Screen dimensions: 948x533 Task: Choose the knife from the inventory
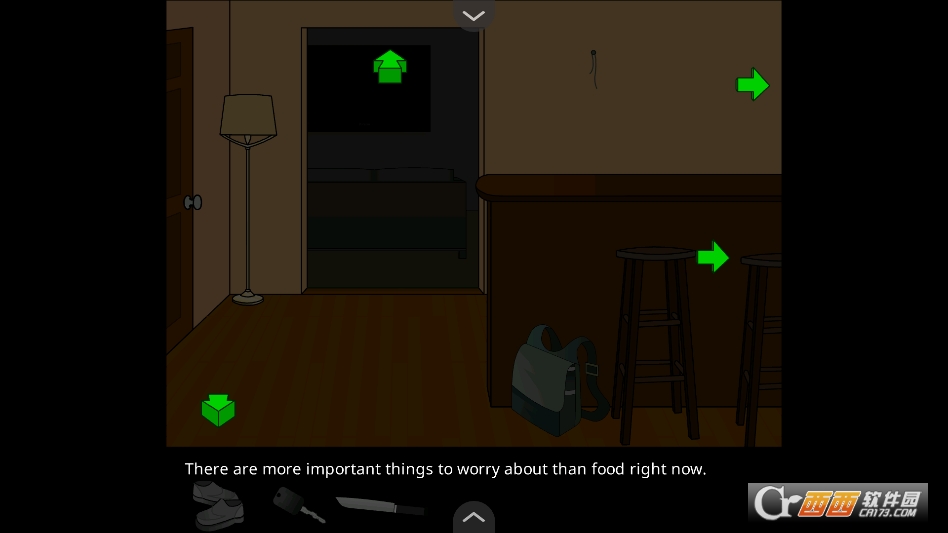point(379,505)
